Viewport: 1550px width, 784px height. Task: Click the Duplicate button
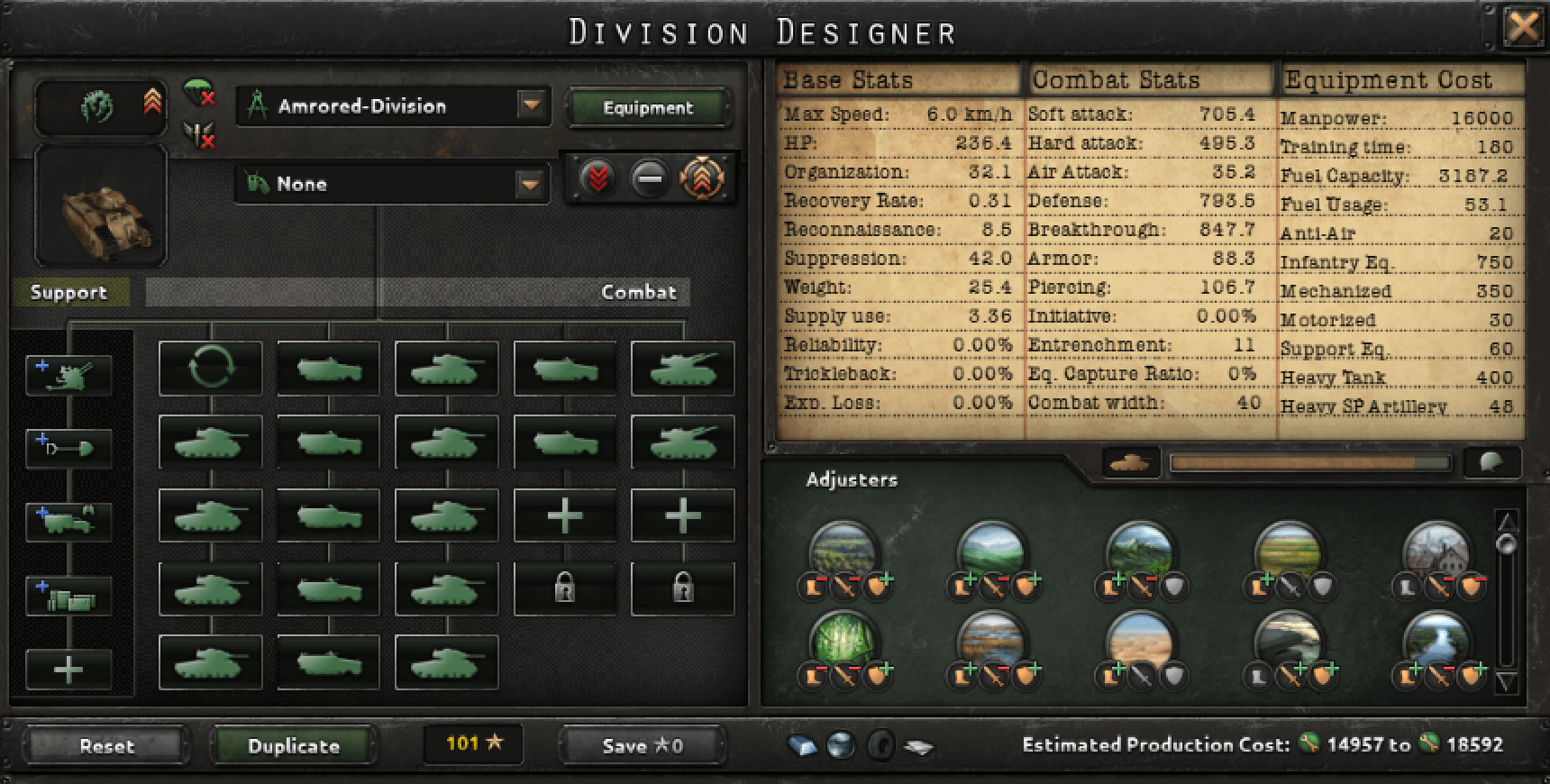point(293,745)
